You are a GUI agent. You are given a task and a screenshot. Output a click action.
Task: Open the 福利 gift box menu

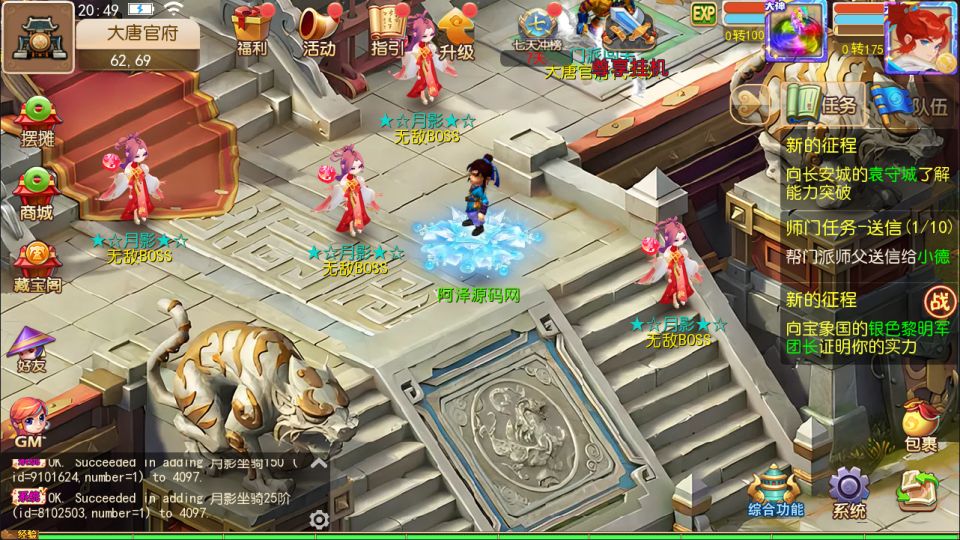point(251,30)
